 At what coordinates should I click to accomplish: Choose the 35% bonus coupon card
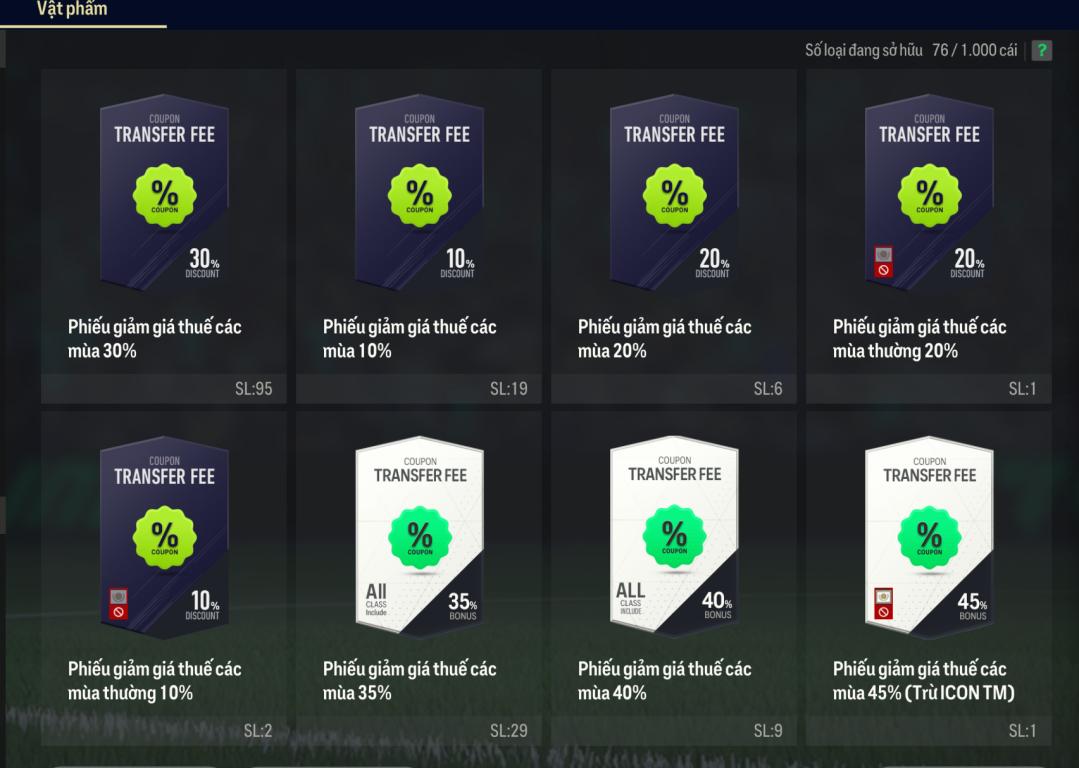pos(419,578)
